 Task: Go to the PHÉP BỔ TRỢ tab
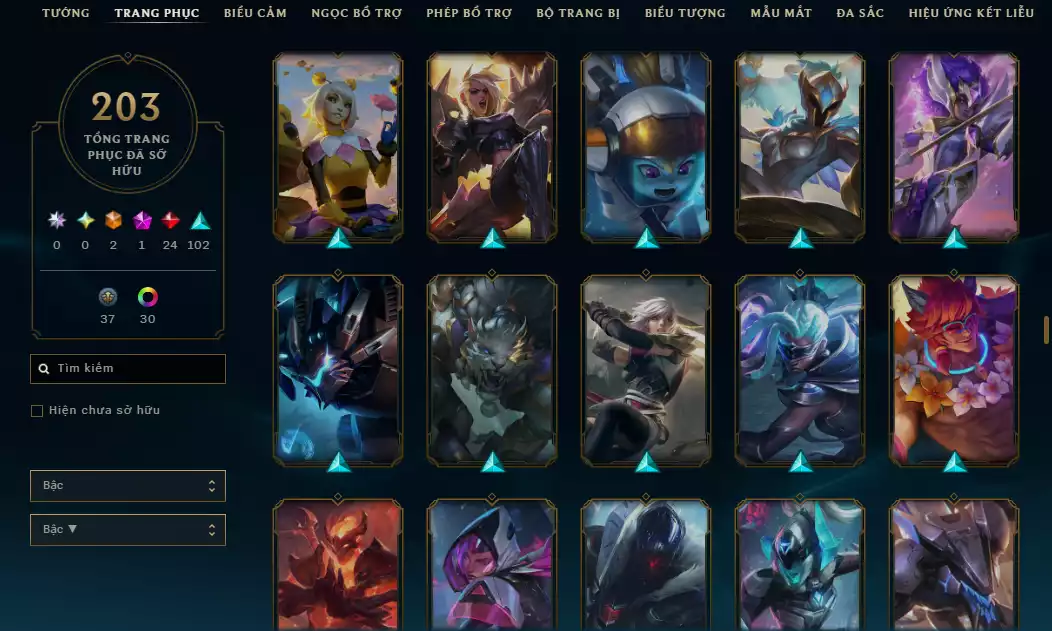(x=469, y=13)
